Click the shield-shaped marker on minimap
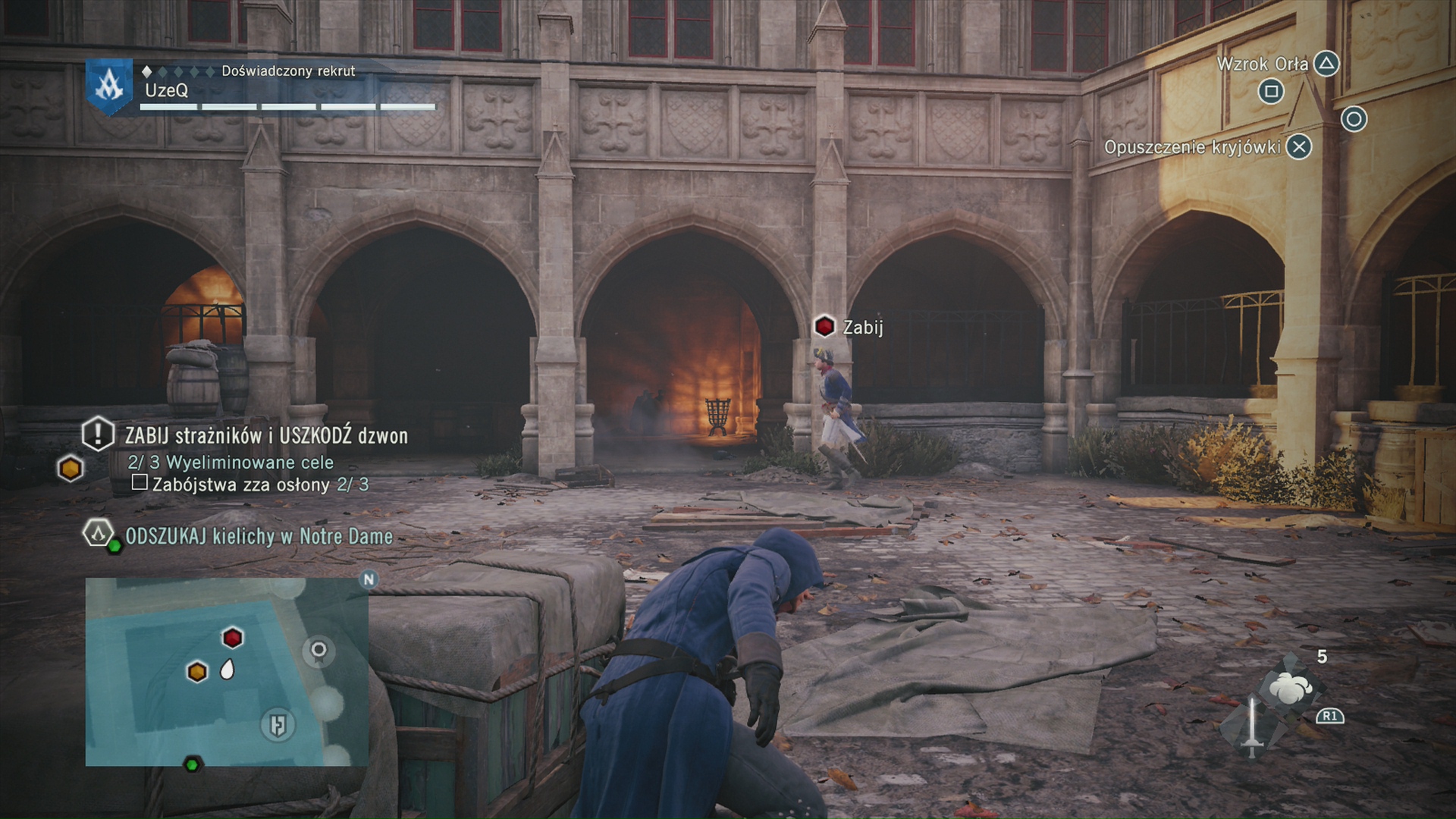This screenshot has height=819, width=1456. [x=277, y=725]
